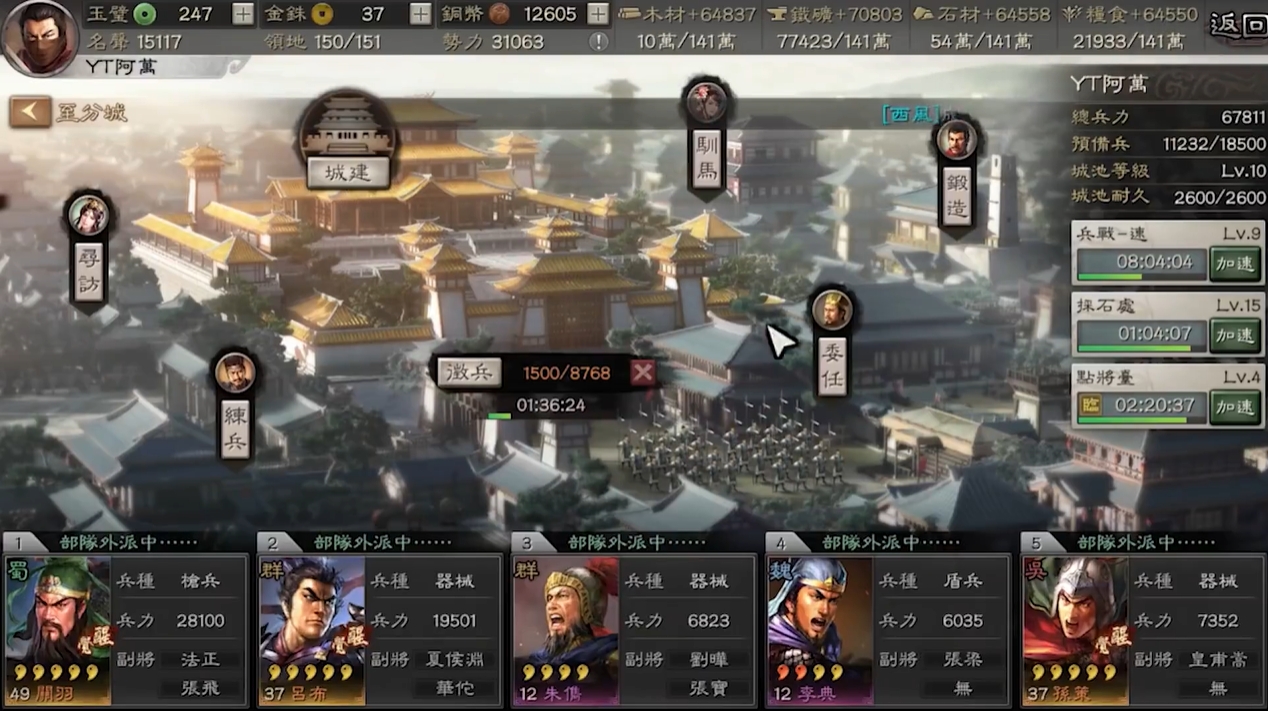Speed up the 兵戰 research queue
This screenshot has height=711, width=1268.
[1234, 264]
